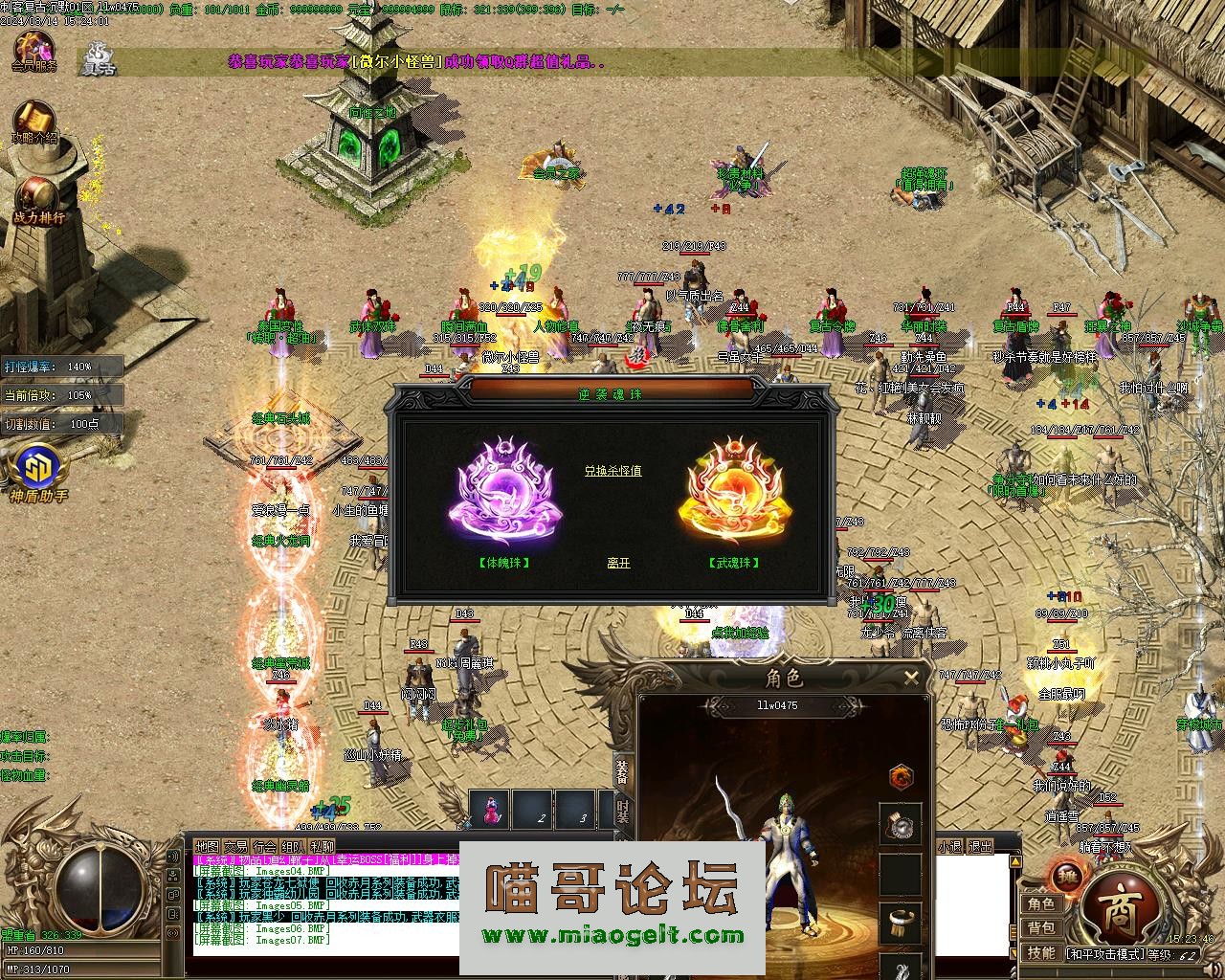Screen dimensions: 1225x980
Task: Use the red potion in hotbar slot 1
Action: [x=492, y=810]
